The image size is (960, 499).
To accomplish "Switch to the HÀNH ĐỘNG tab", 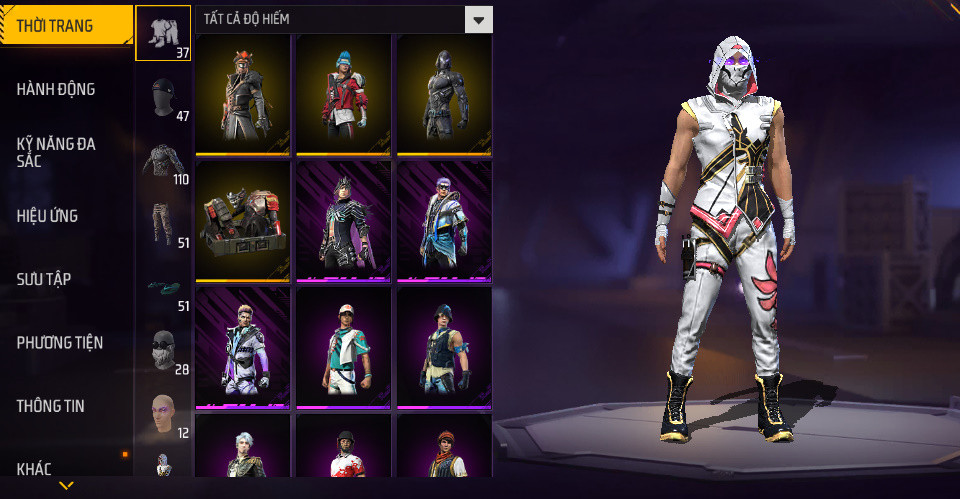I will click(56, 89).
